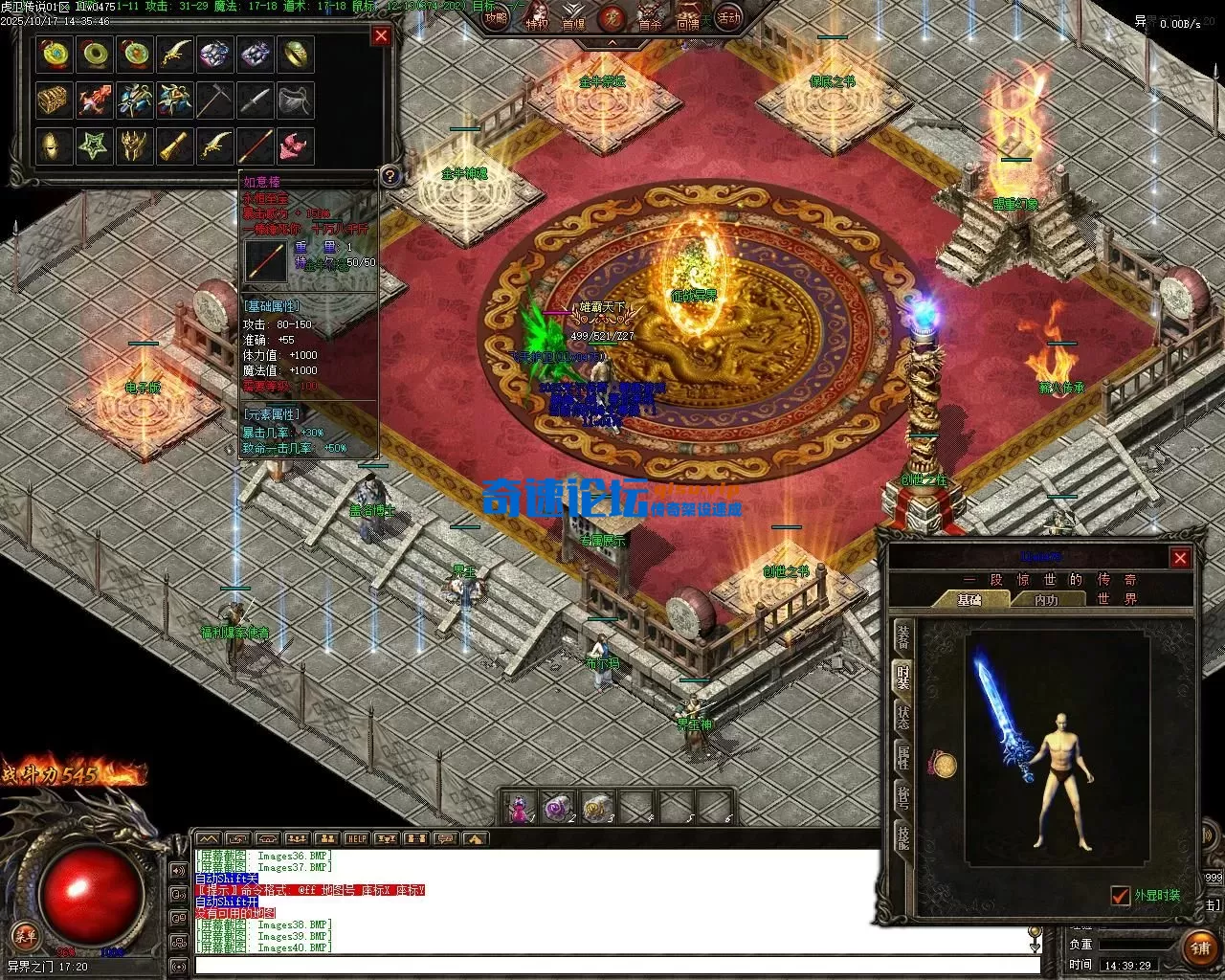This screenshot has height=980, width=1225.
Task: Select the green star item slot
Action: pyautogui.click(x=95, y=146)
